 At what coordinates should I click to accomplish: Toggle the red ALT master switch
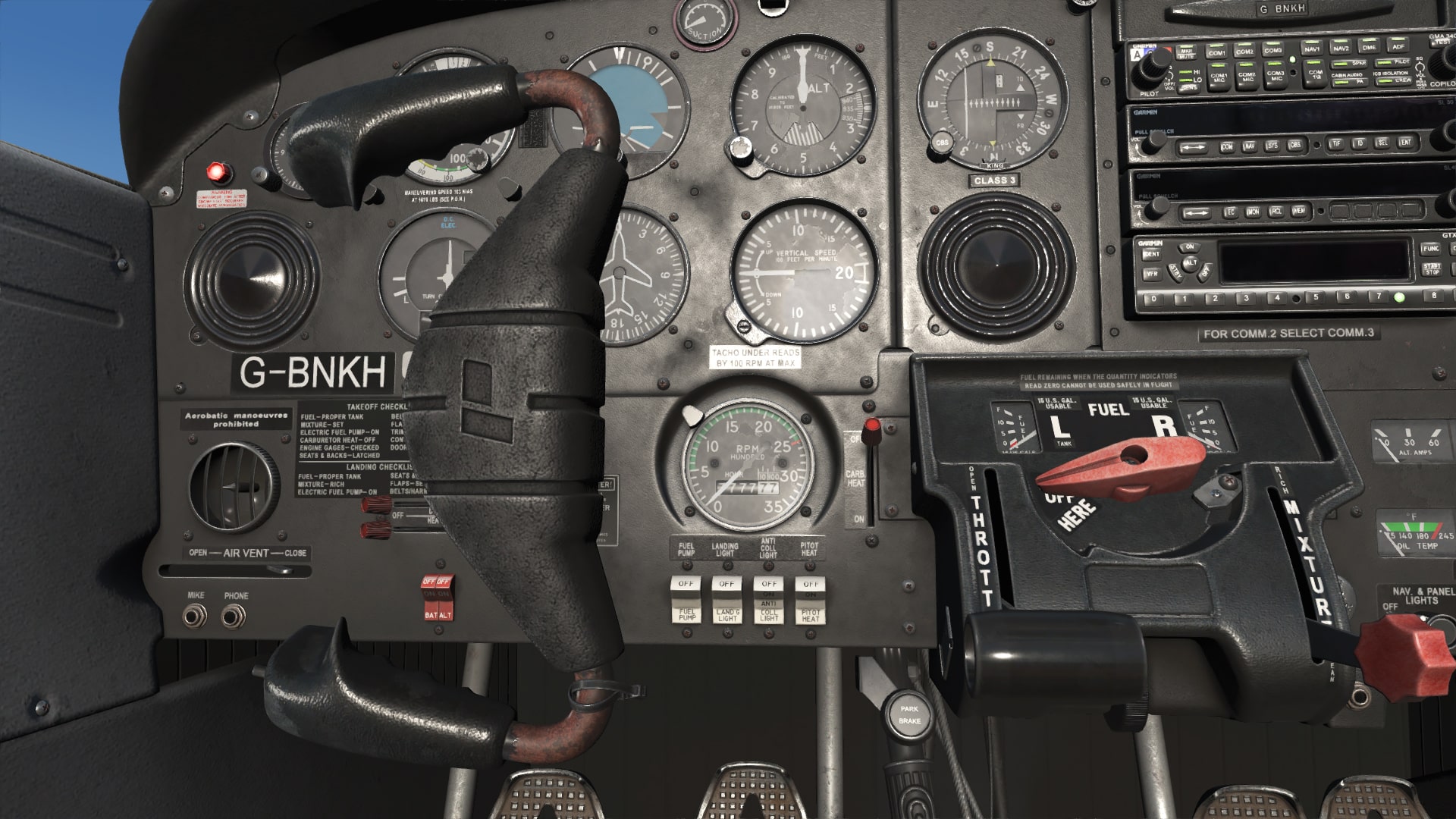pos(444,598)
